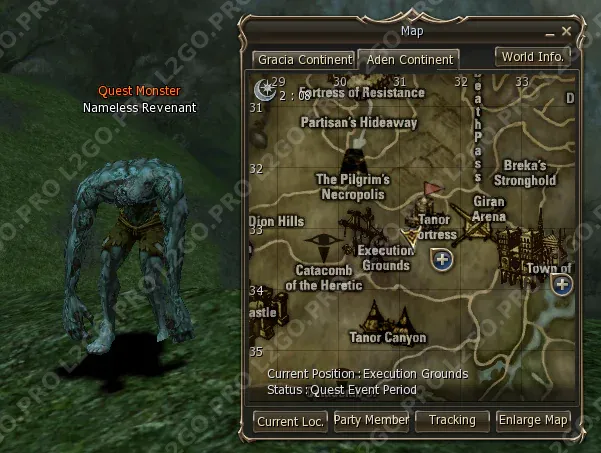Choose Breka's Stronghold on the map

[x=530, y=173]
